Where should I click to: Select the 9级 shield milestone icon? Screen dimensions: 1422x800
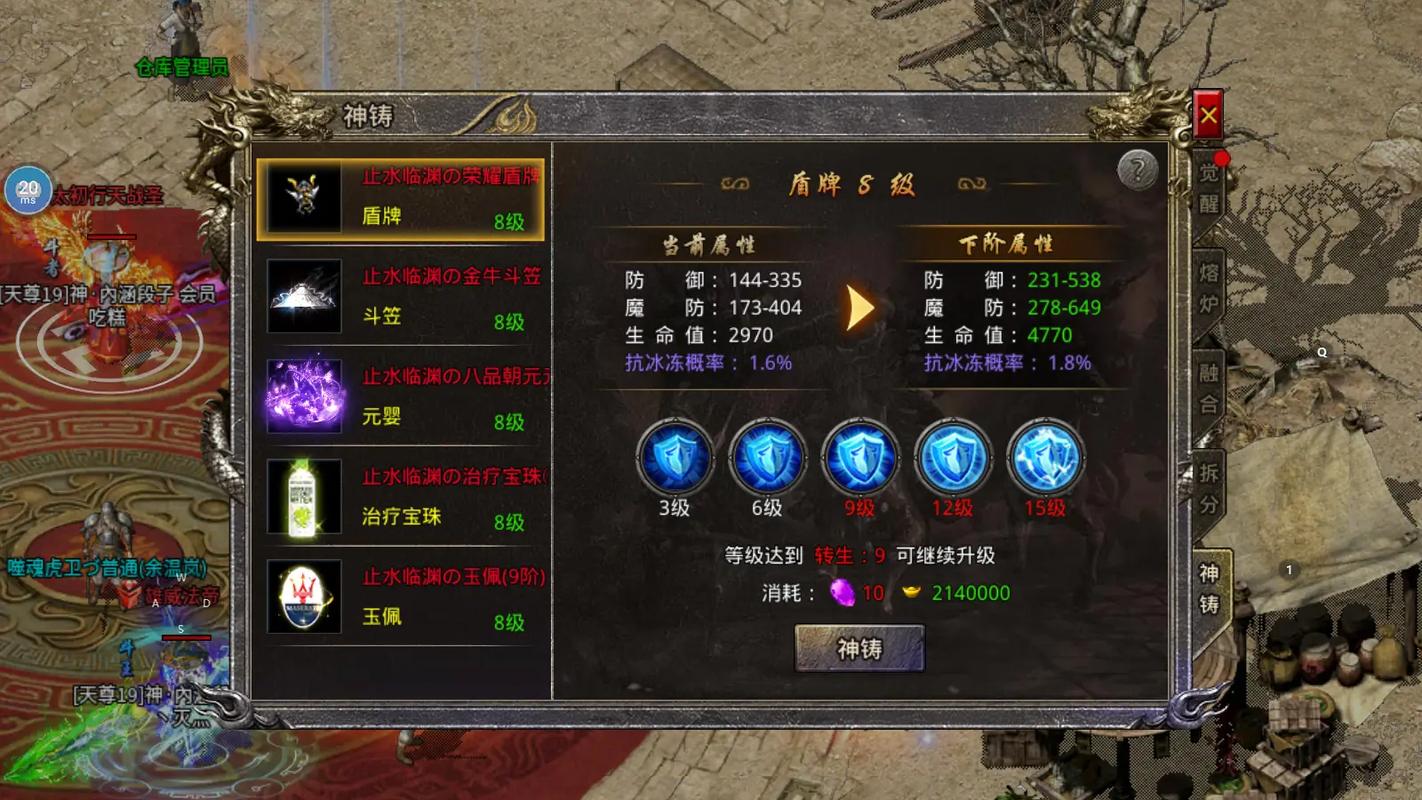(x=860, y=458)
